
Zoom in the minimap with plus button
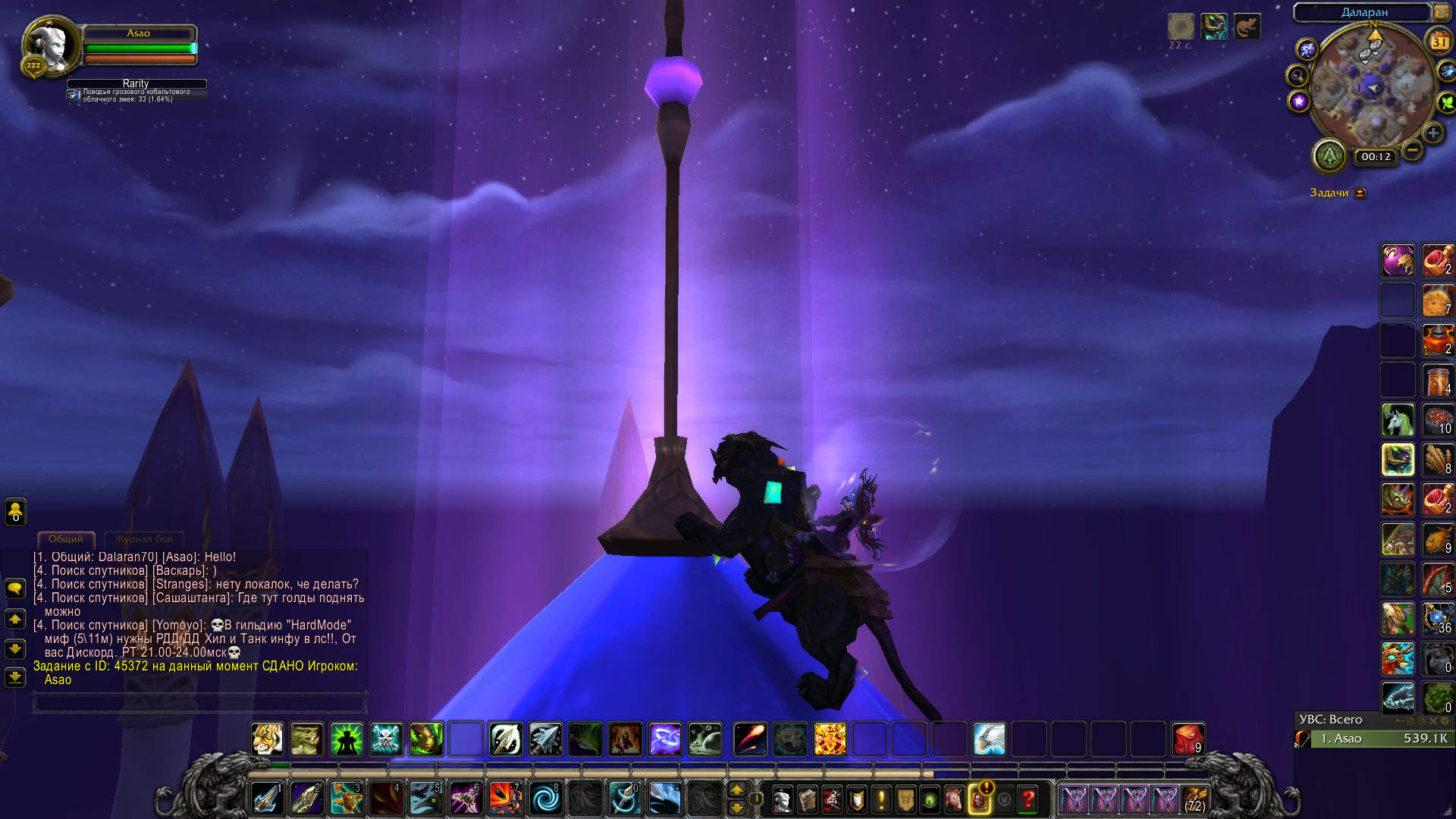pyautogui.click(x=1432, y=133)
